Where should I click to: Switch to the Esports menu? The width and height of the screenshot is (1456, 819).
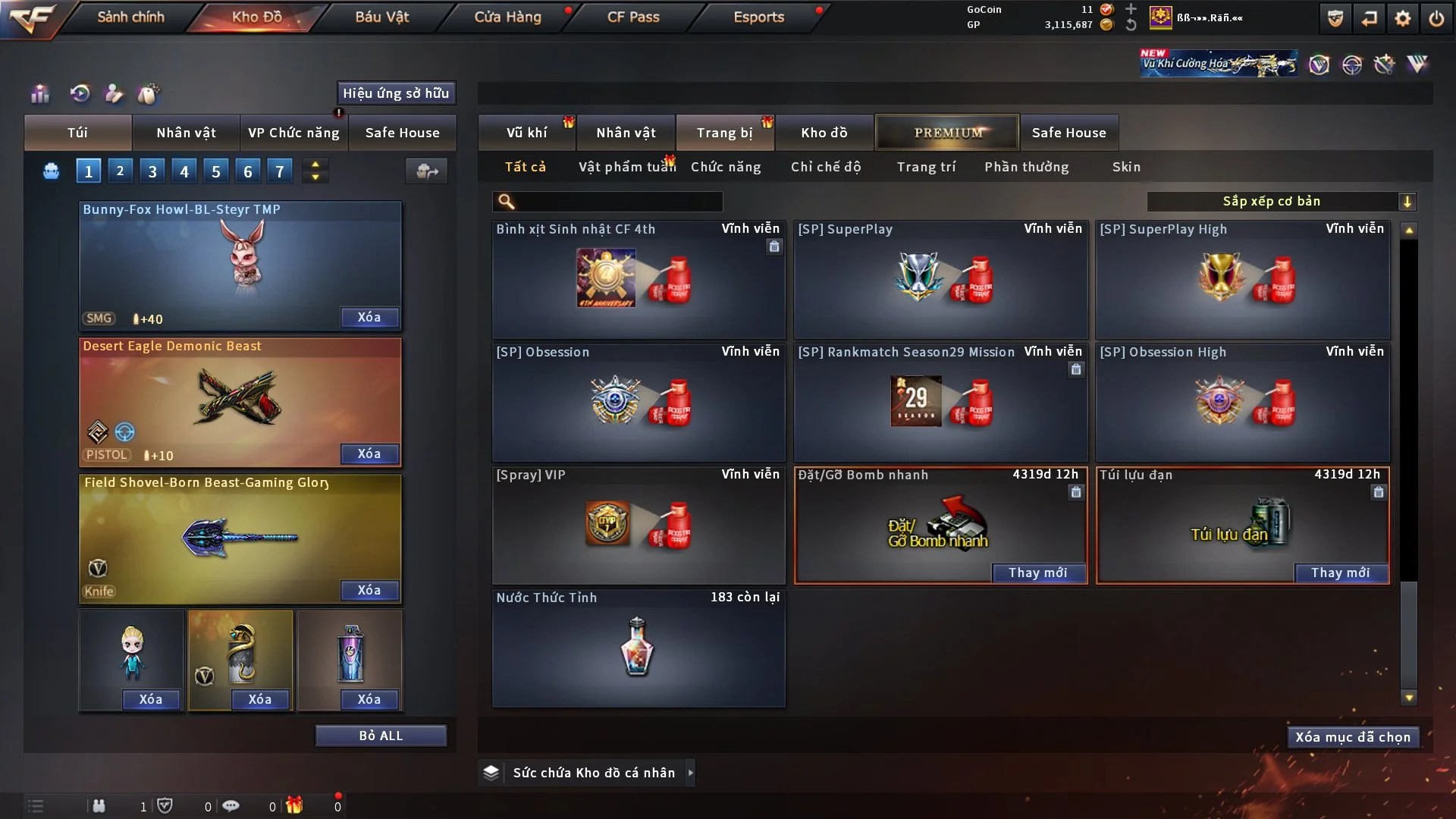pyautogui.click(x=758, y=17)
